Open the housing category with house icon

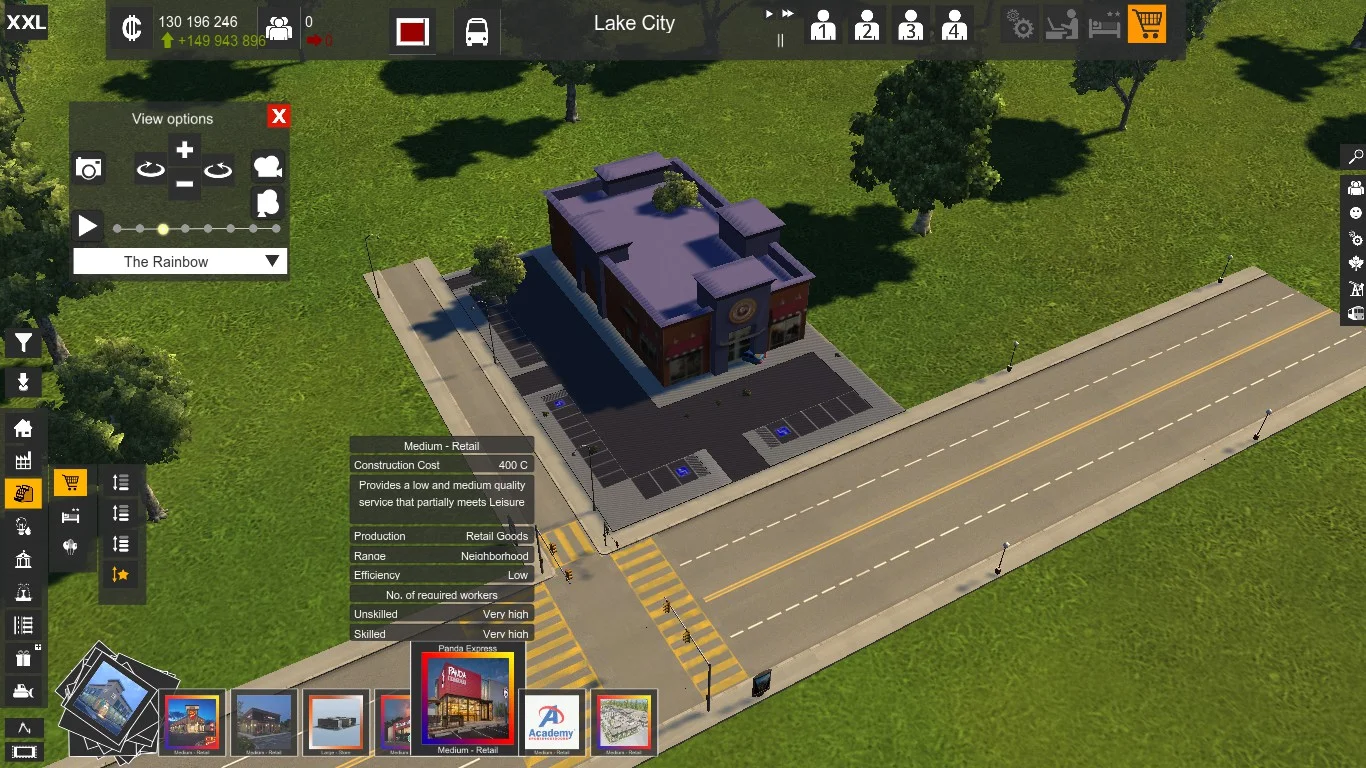pos(23,428)
